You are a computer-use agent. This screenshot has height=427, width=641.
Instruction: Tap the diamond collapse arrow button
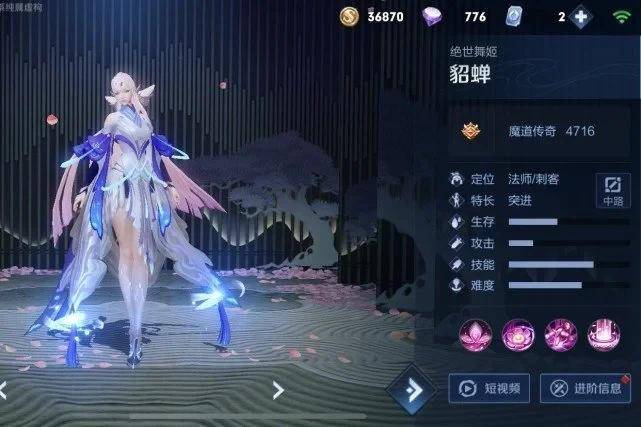pyautogui.click(x=411, y=389)
